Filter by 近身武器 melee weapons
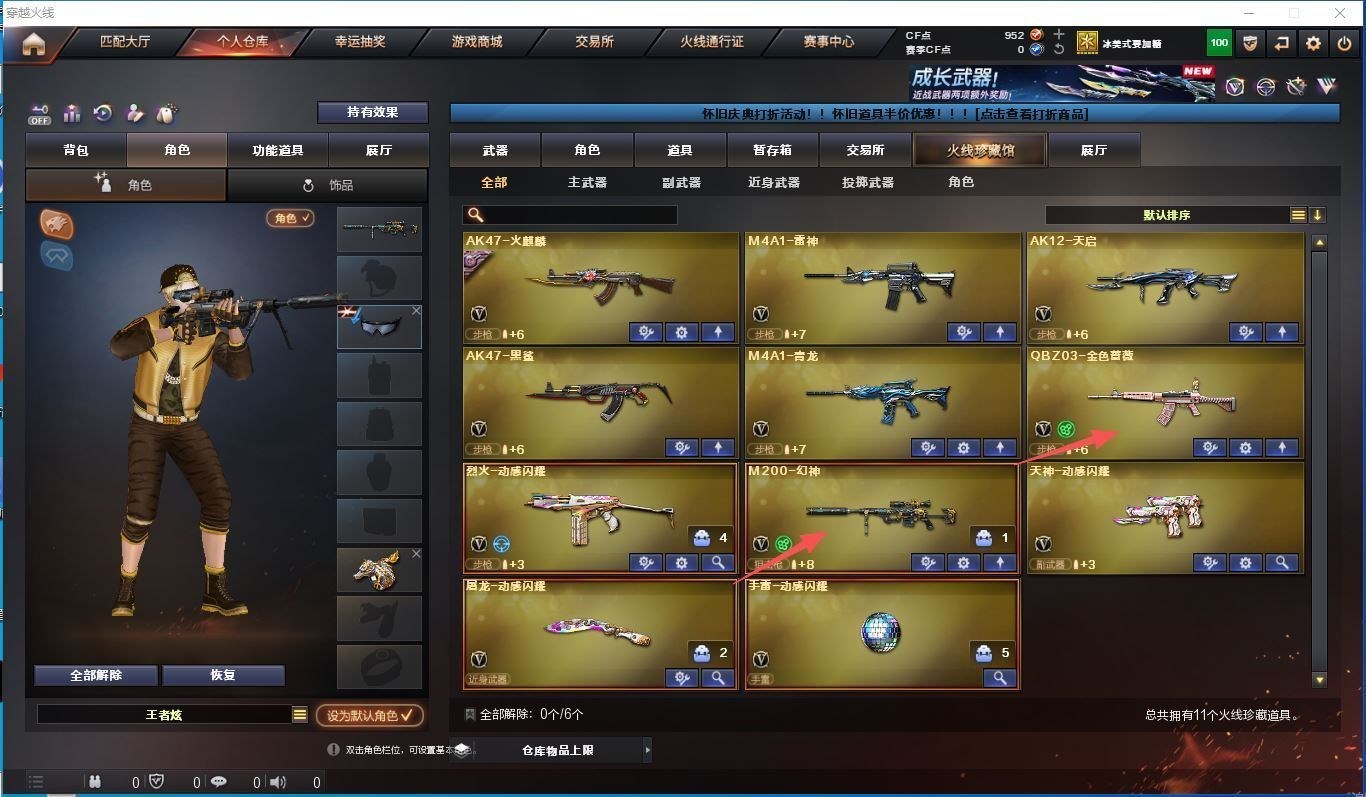The width and height of the screenshot is (1366, 797). (x=773, y=182)
